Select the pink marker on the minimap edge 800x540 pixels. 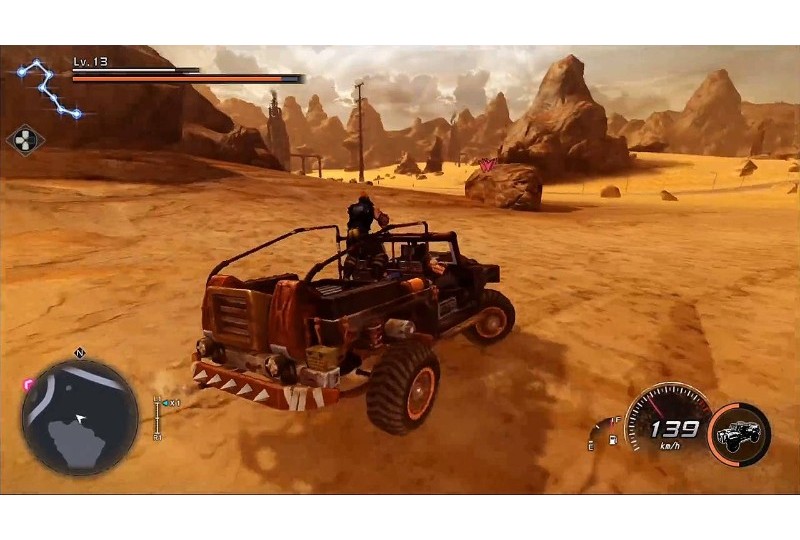coord(28,384)
